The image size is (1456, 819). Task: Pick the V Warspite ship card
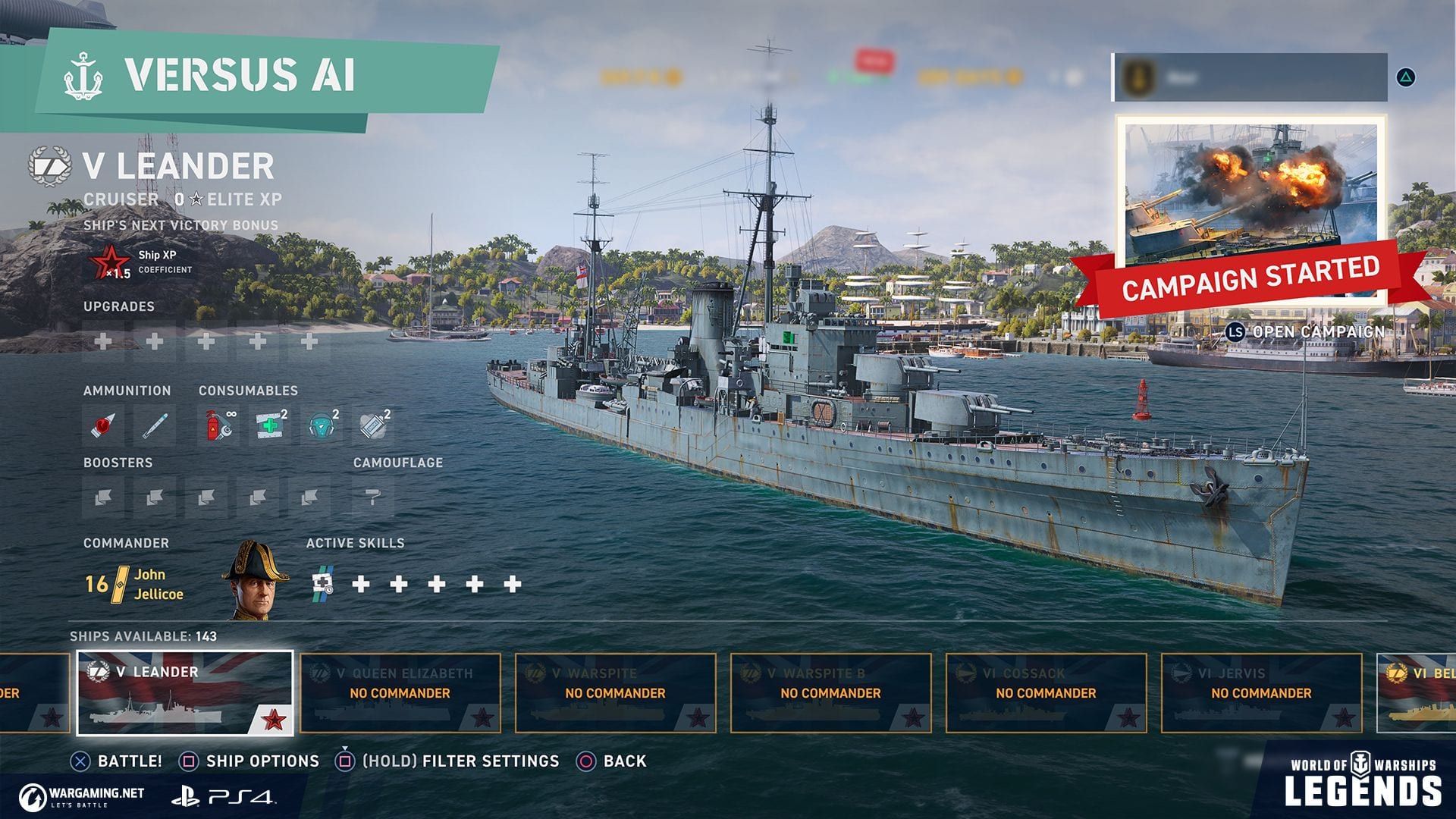615,693
